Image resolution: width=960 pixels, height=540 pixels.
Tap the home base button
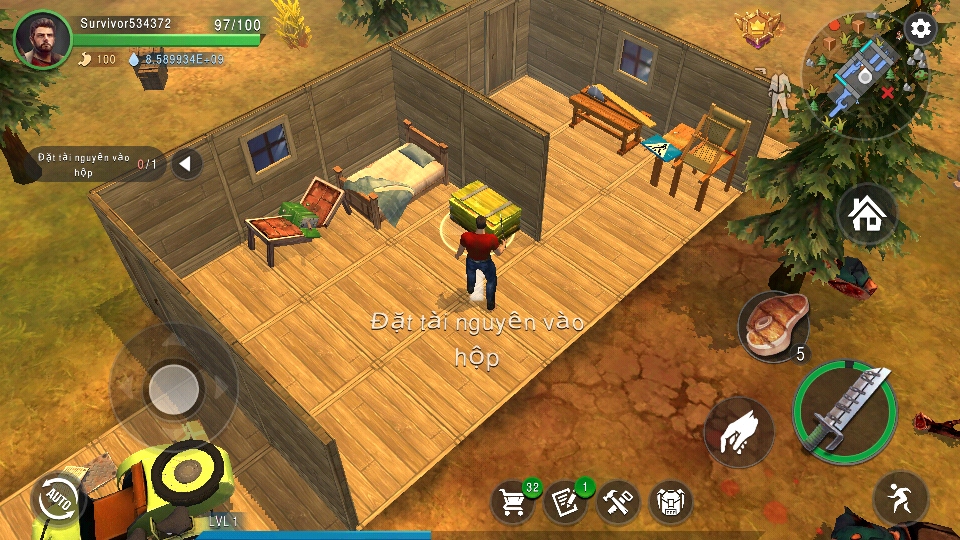tap(866, 214)
